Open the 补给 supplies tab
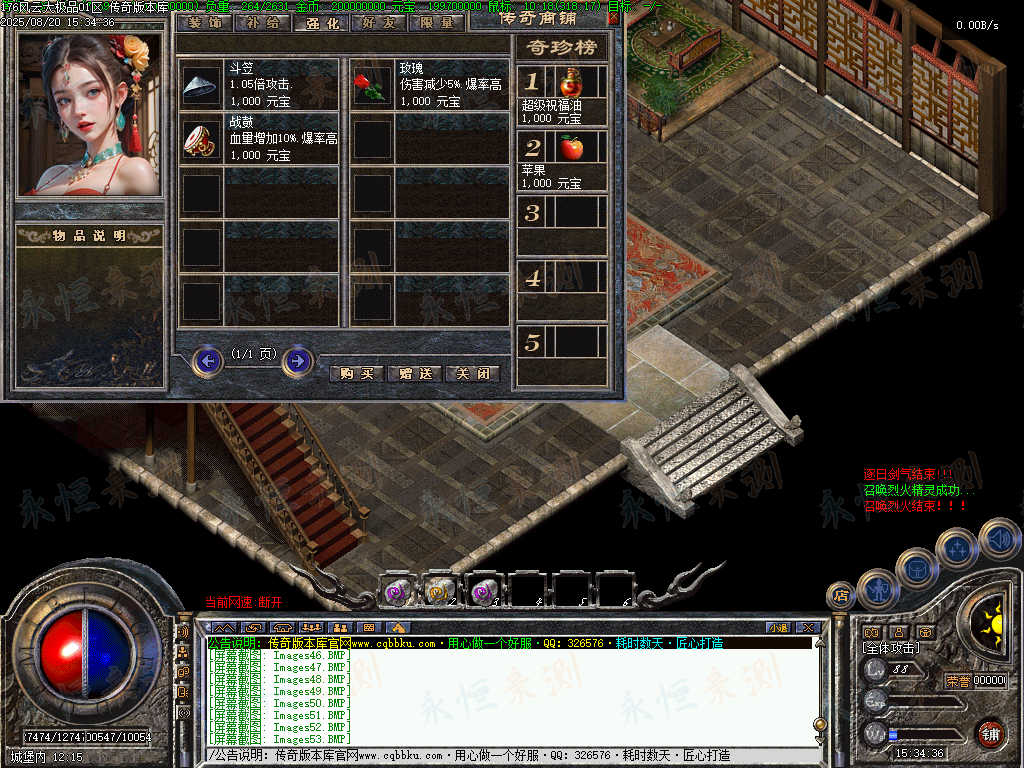Screen dimensions: 1024x768 (x=262, y=22)
